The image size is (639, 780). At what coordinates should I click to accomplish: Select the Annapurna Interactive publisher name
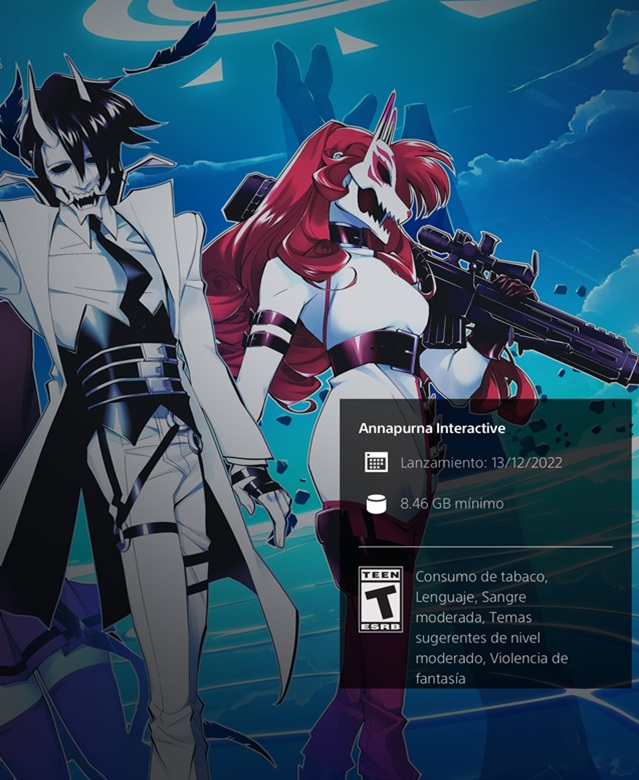(x=432, y=428)
